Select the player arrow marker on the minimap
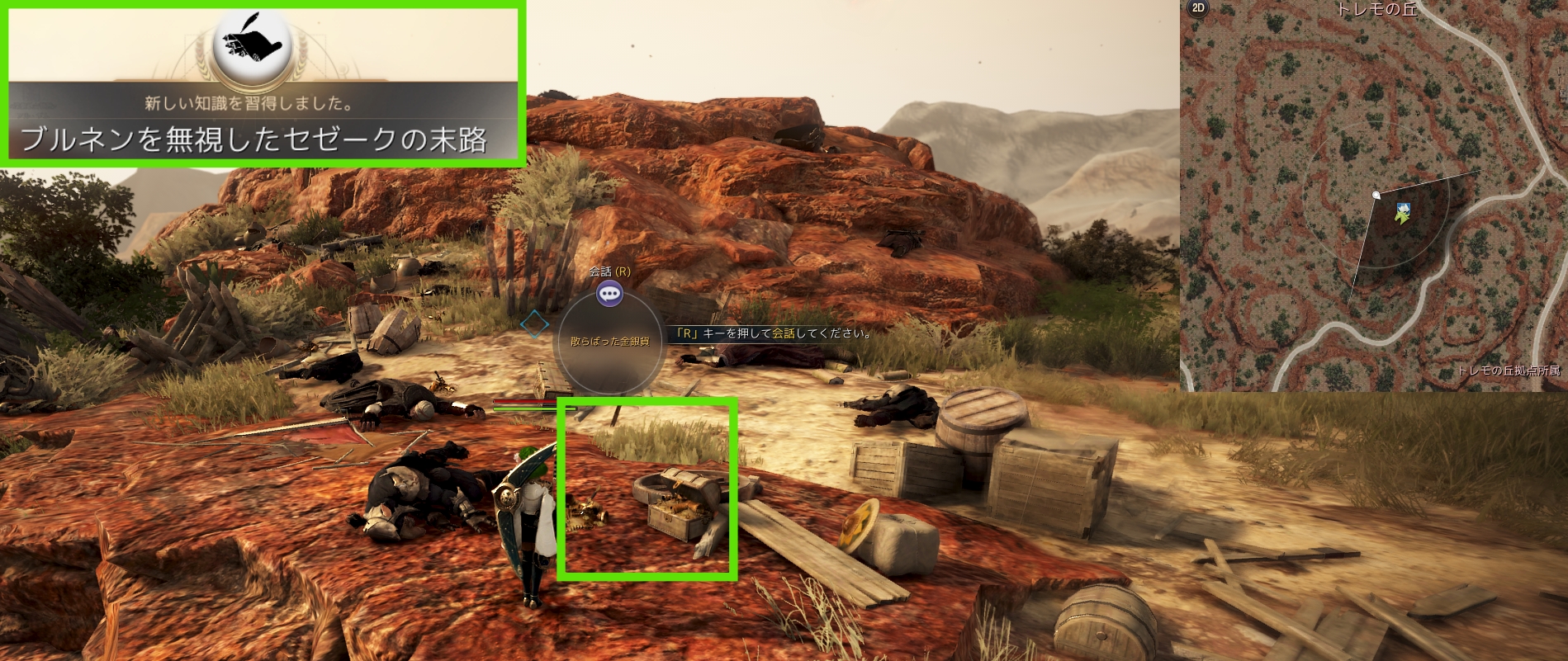1568x661 pixels. click(1401, 213)
